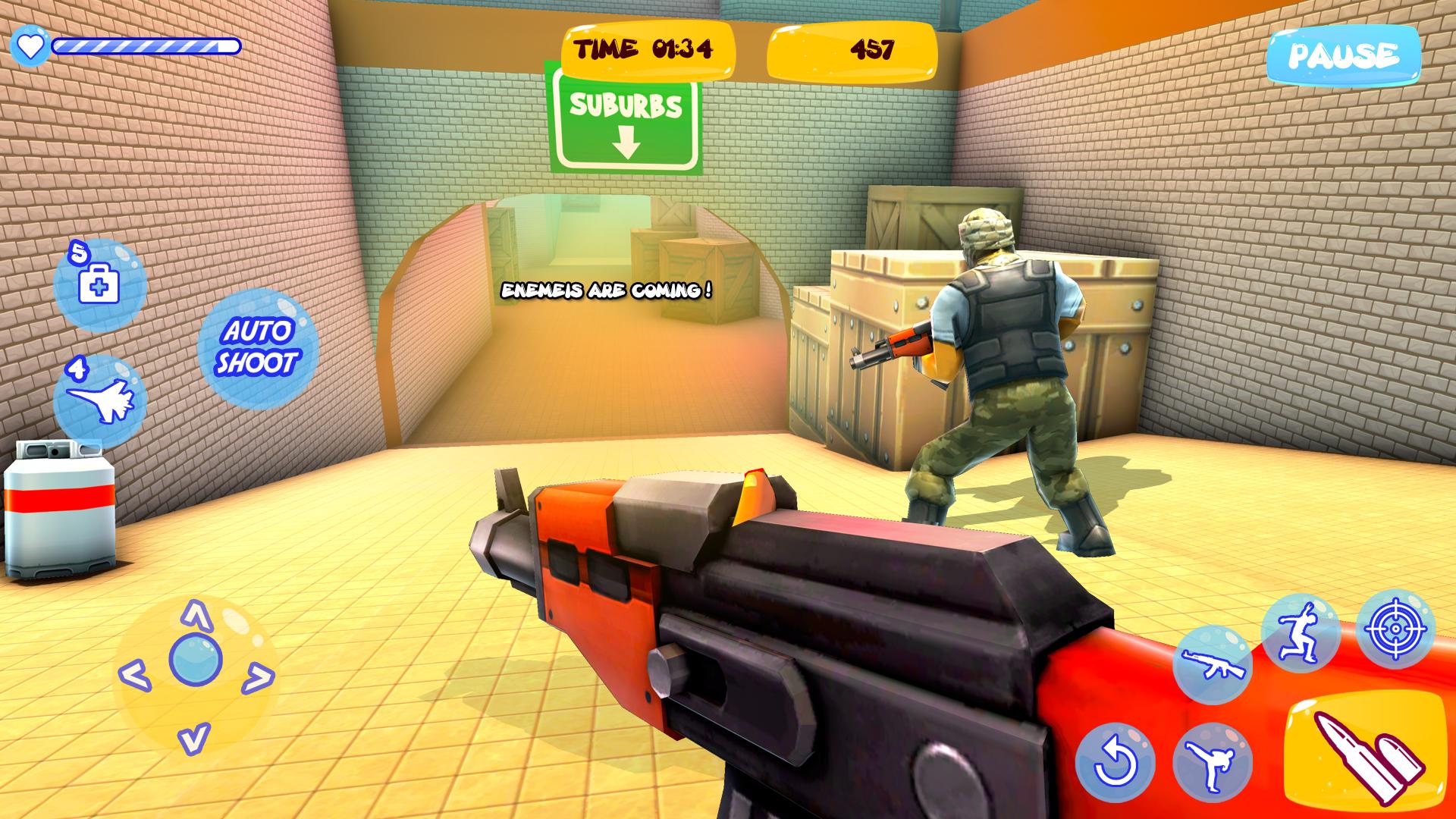This screenshot has width=1456, height=819.
Task: Tap the blue health progress bar
Action: click(144, 47)
